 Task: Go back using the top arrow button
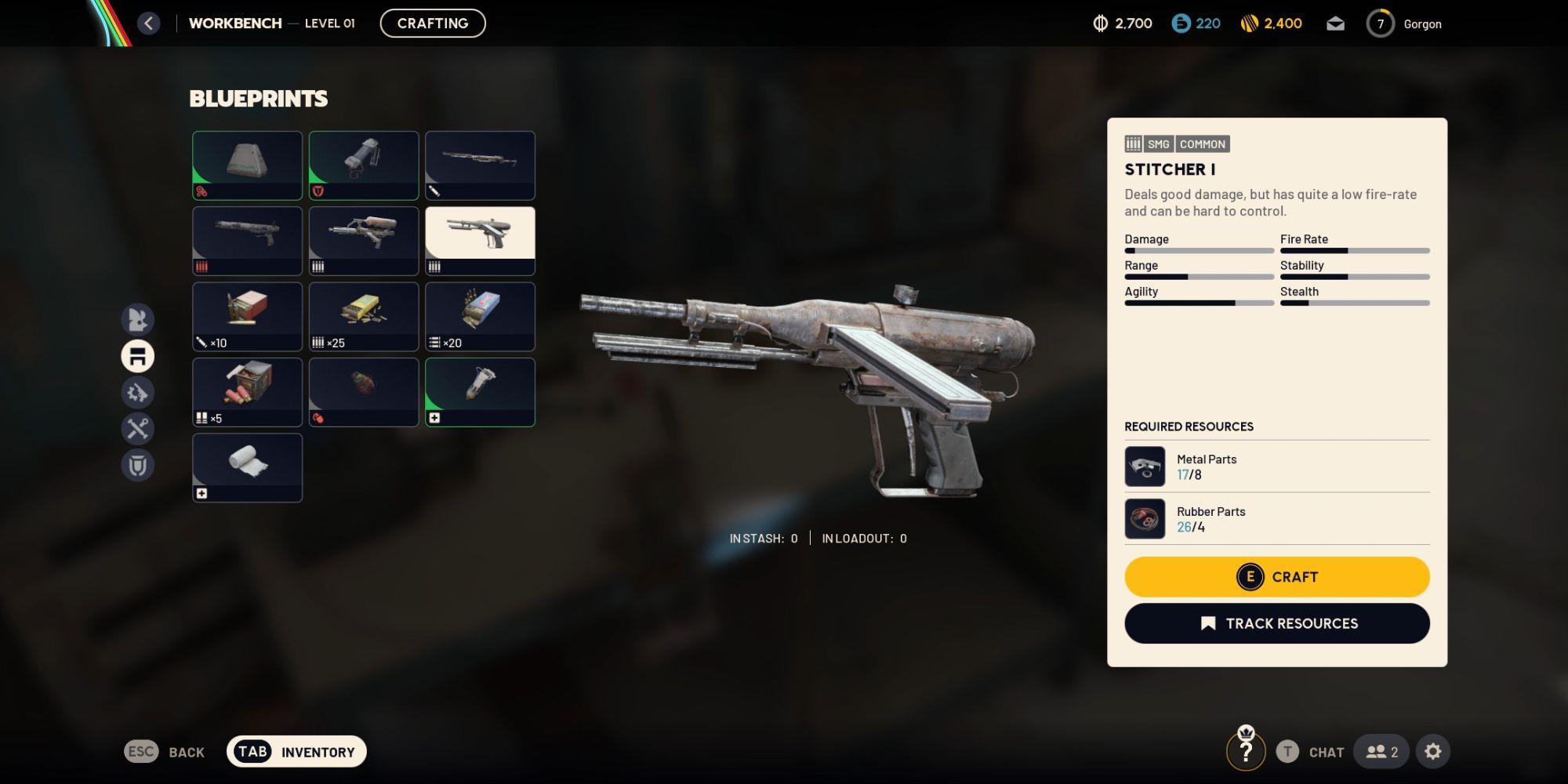149,24
